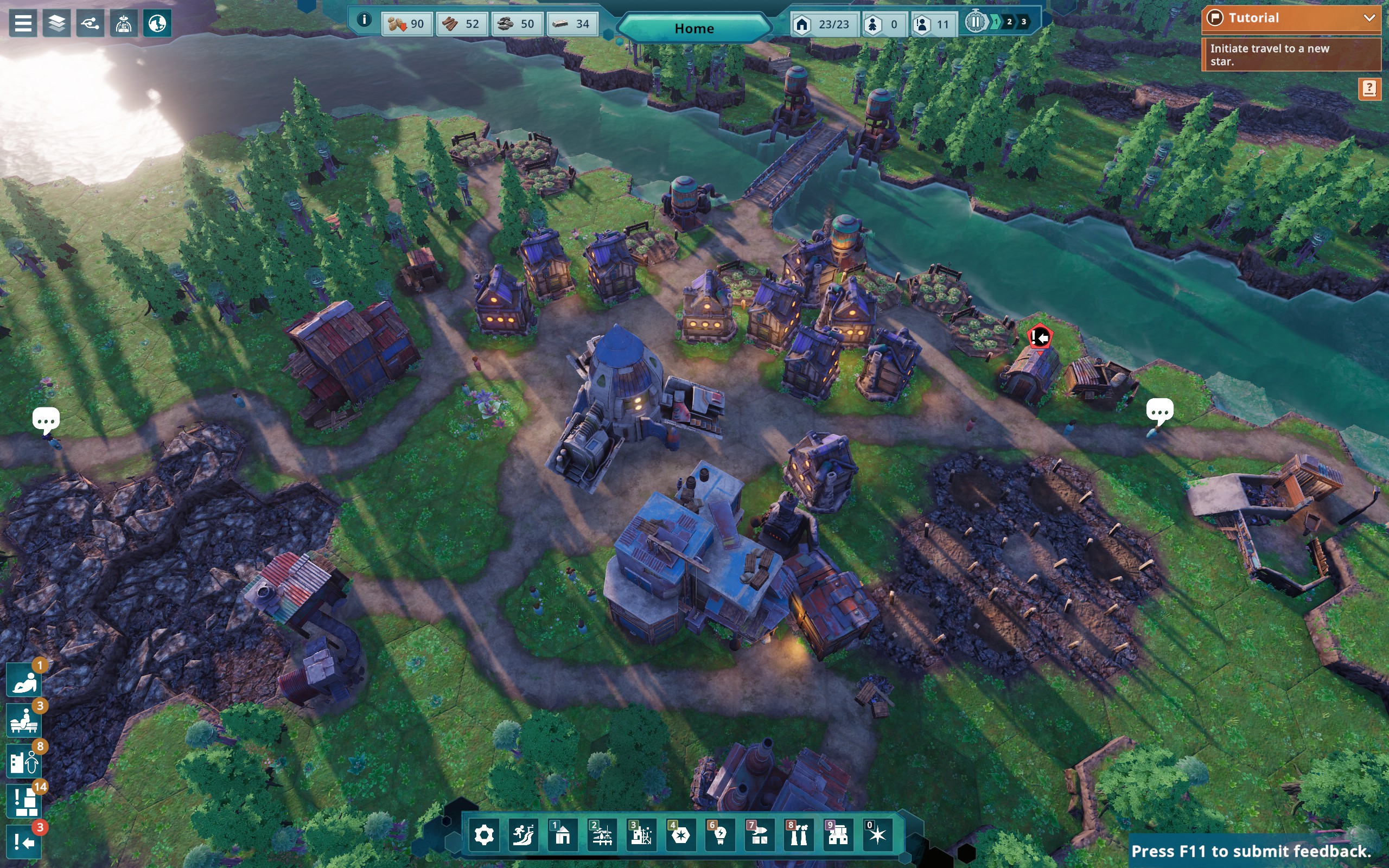View the building alert with badge 14
The image size is (1389, 868).
coord(24,801)
